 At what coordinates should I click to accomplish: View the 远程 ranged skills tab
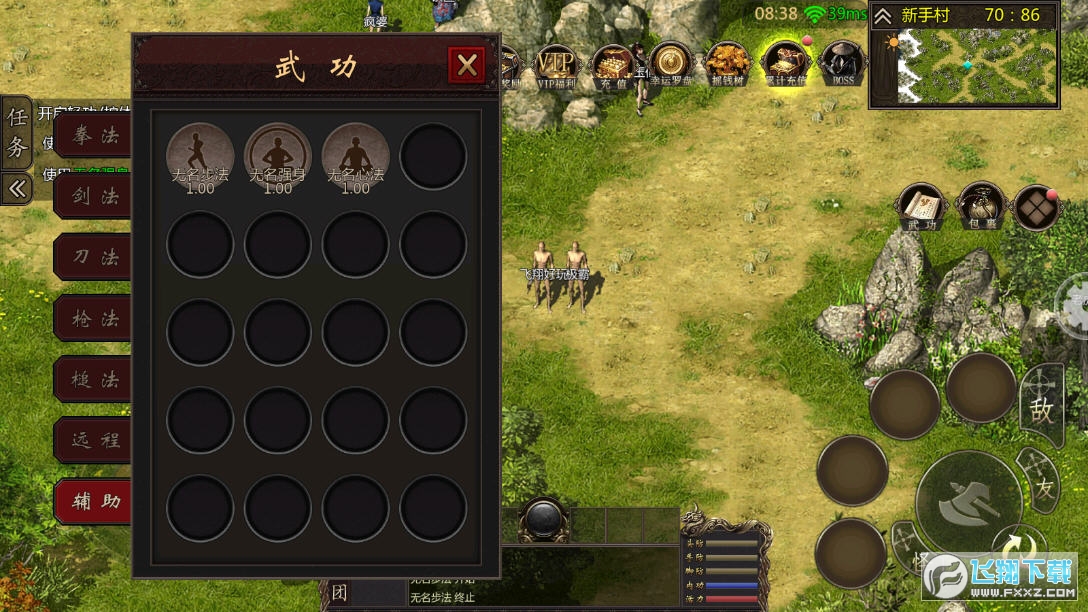(x=93, y=440)
